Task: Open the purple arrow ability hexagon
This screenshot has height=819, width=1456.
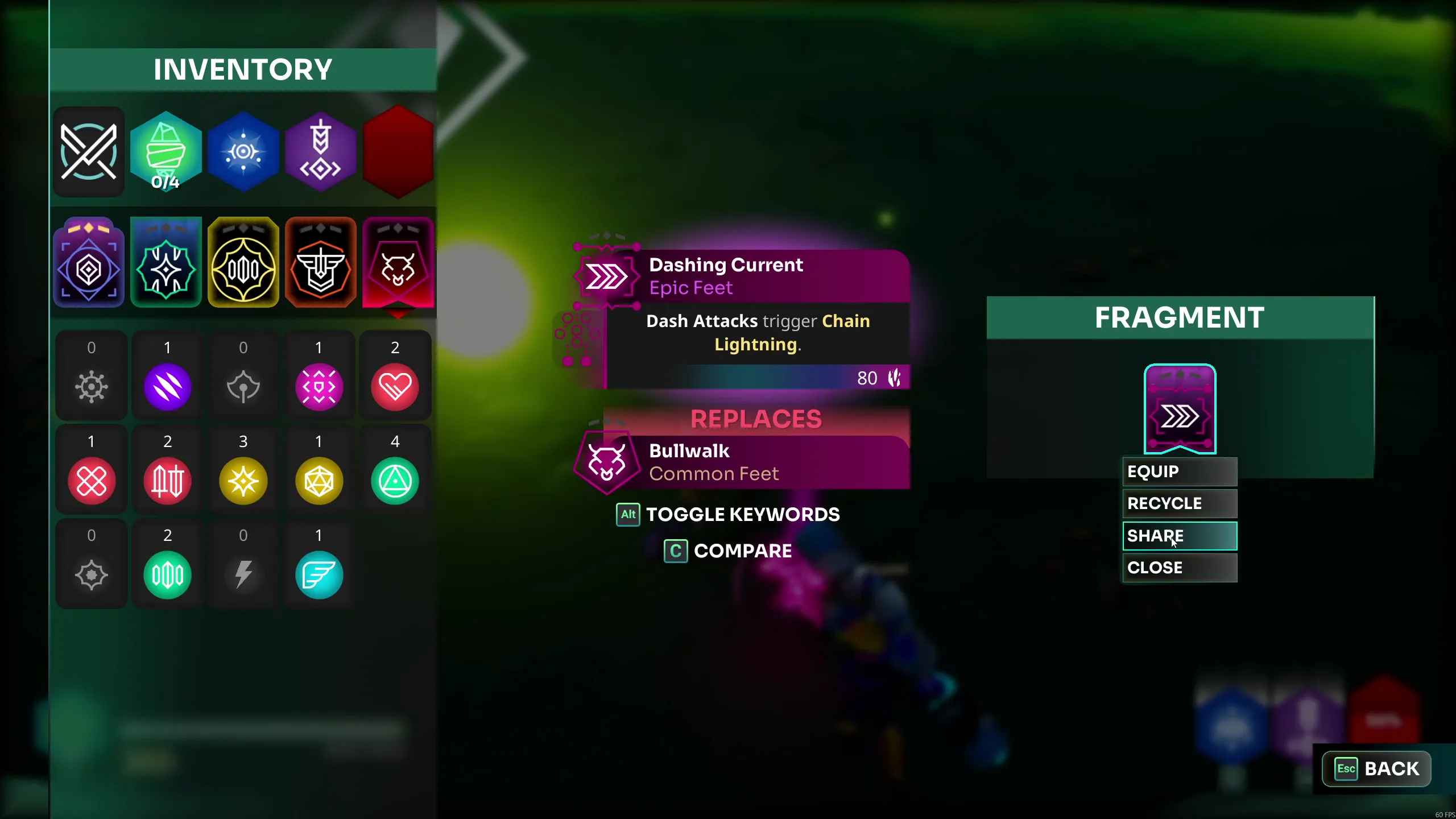Action: (x=321, y=151)
